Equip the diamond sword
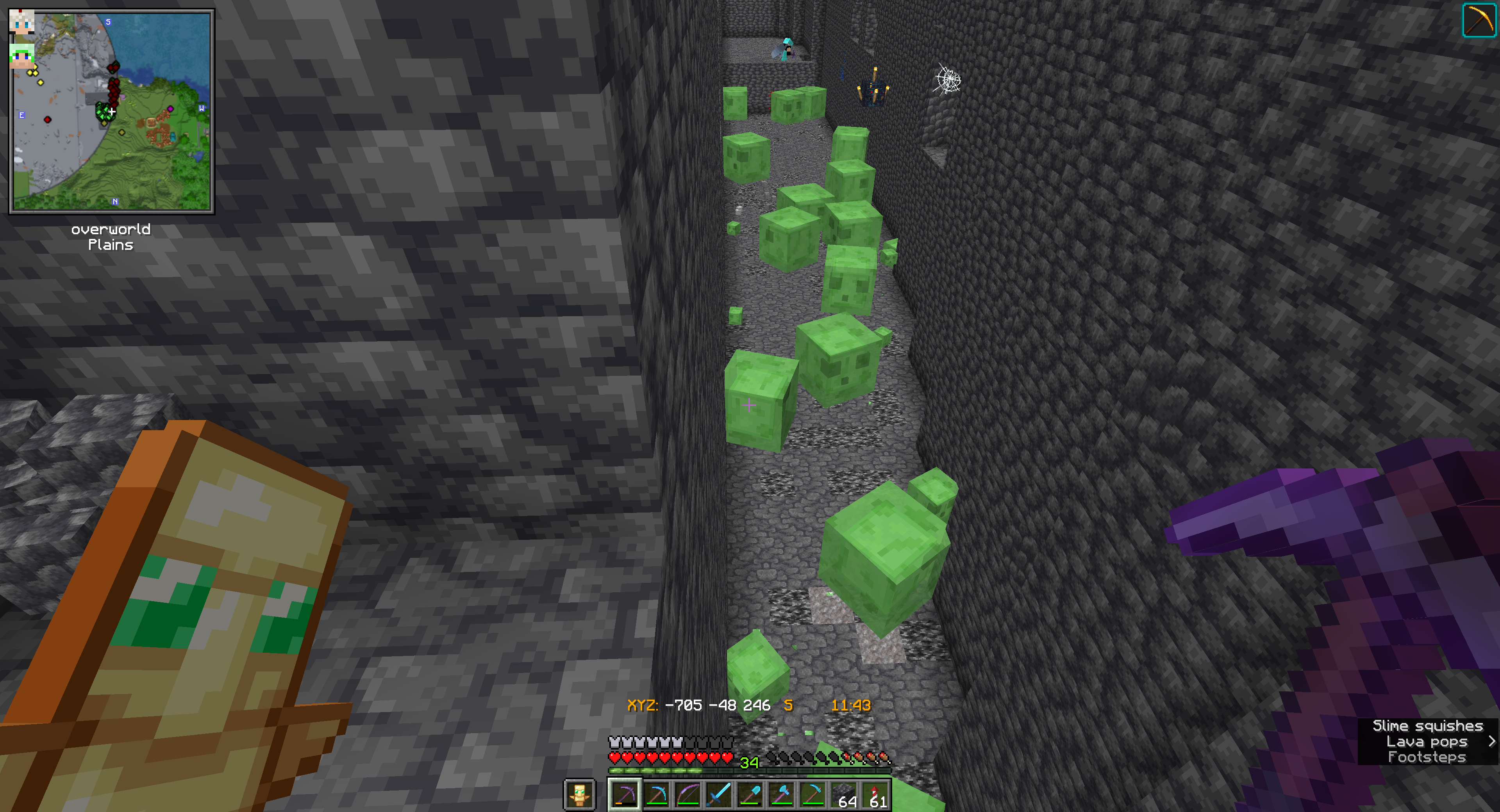 [719, 794]
